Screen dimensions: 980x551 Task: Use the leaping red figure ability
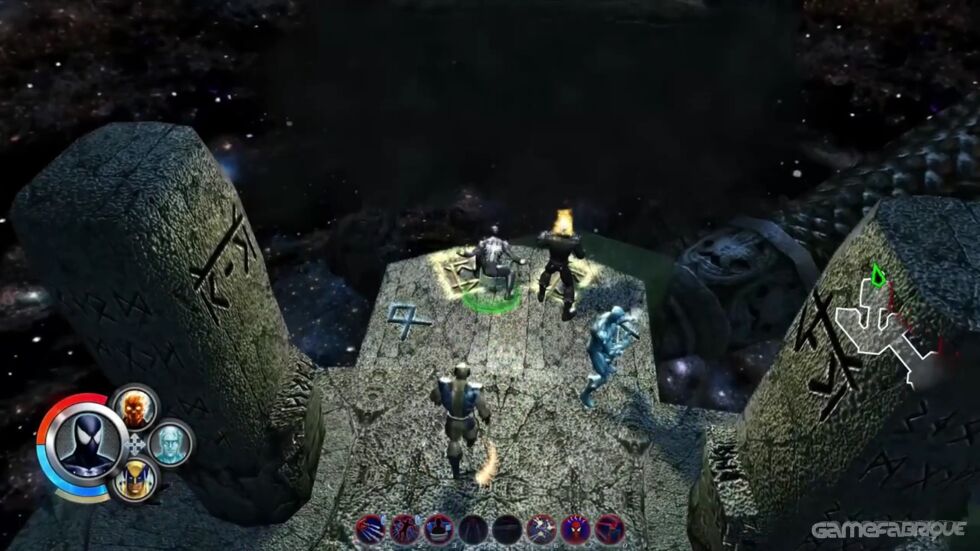pyautogui.click(x=403, y=528)
